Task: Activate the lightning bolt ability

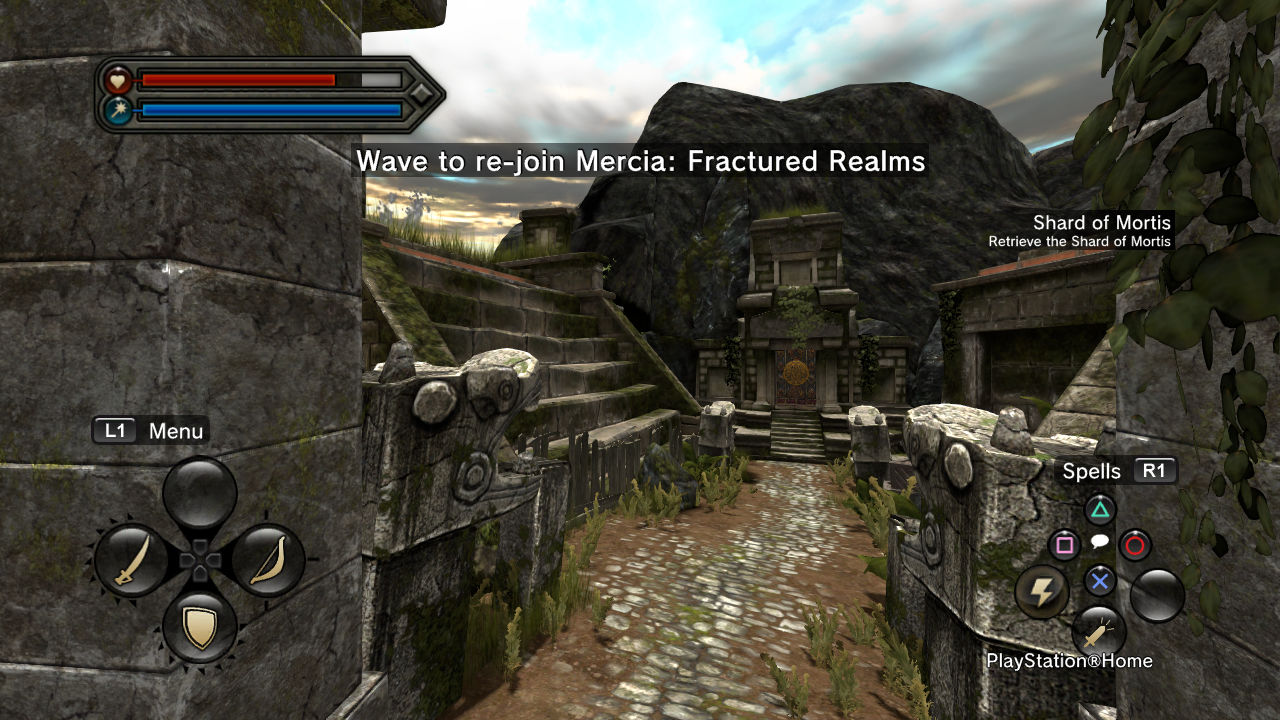Action: [x=1042, y=592]
